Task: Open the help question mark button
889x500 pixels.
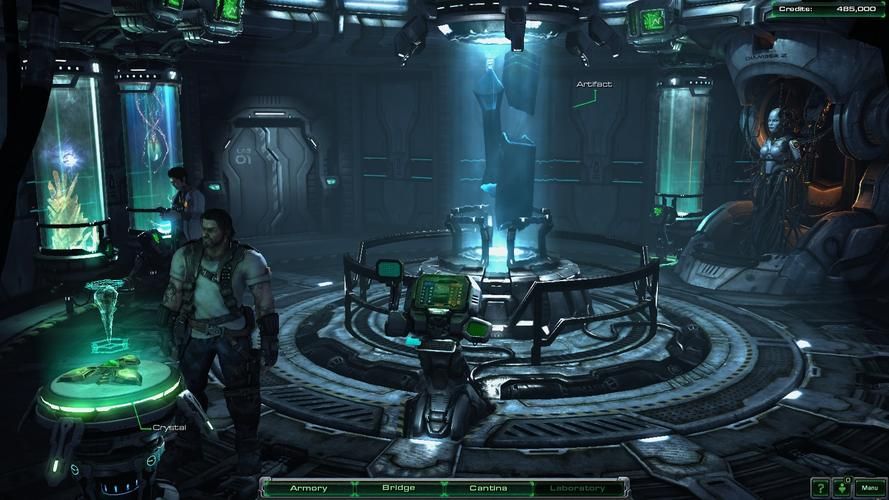Action: pyautogui.click(x=820, y=487)
